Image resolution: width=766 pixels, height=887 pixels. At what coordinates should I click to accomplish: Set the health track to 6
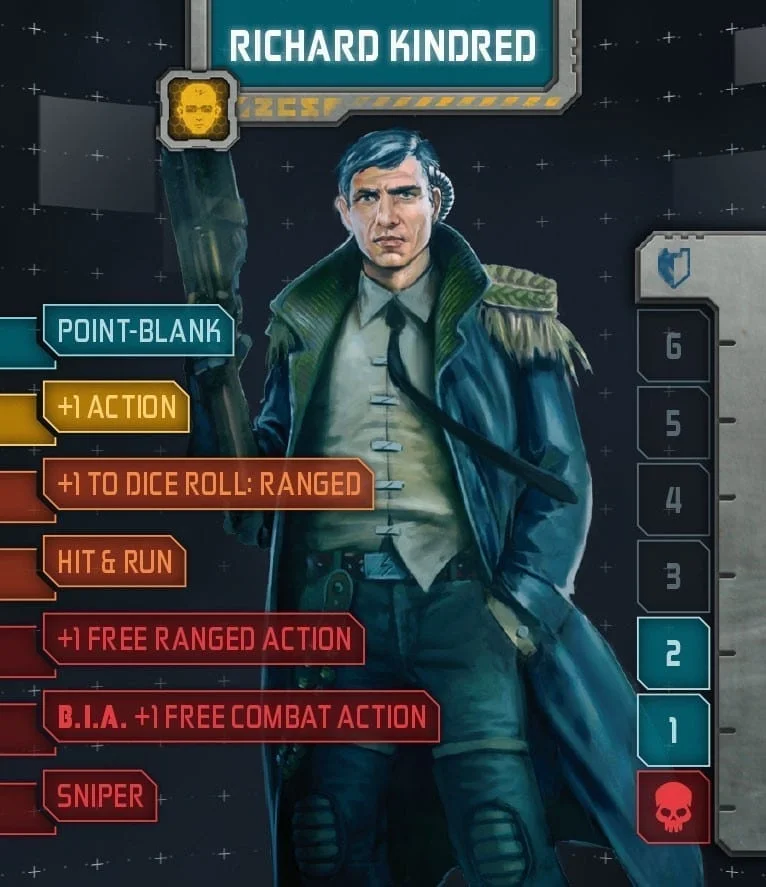pyautogui.click(x=673, y=346)
